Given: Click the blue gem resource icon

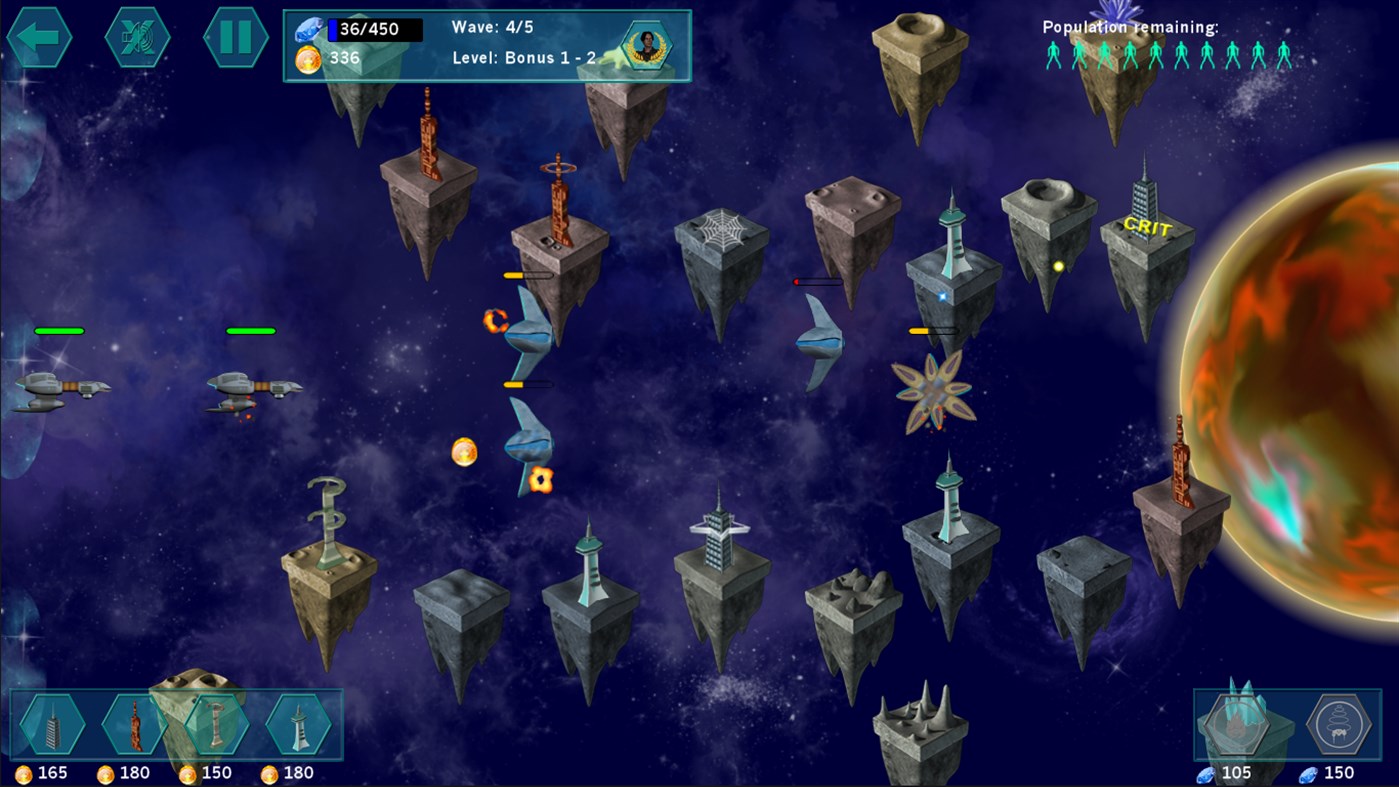Looking at the screenshot, I should click(x=311, y=30).
